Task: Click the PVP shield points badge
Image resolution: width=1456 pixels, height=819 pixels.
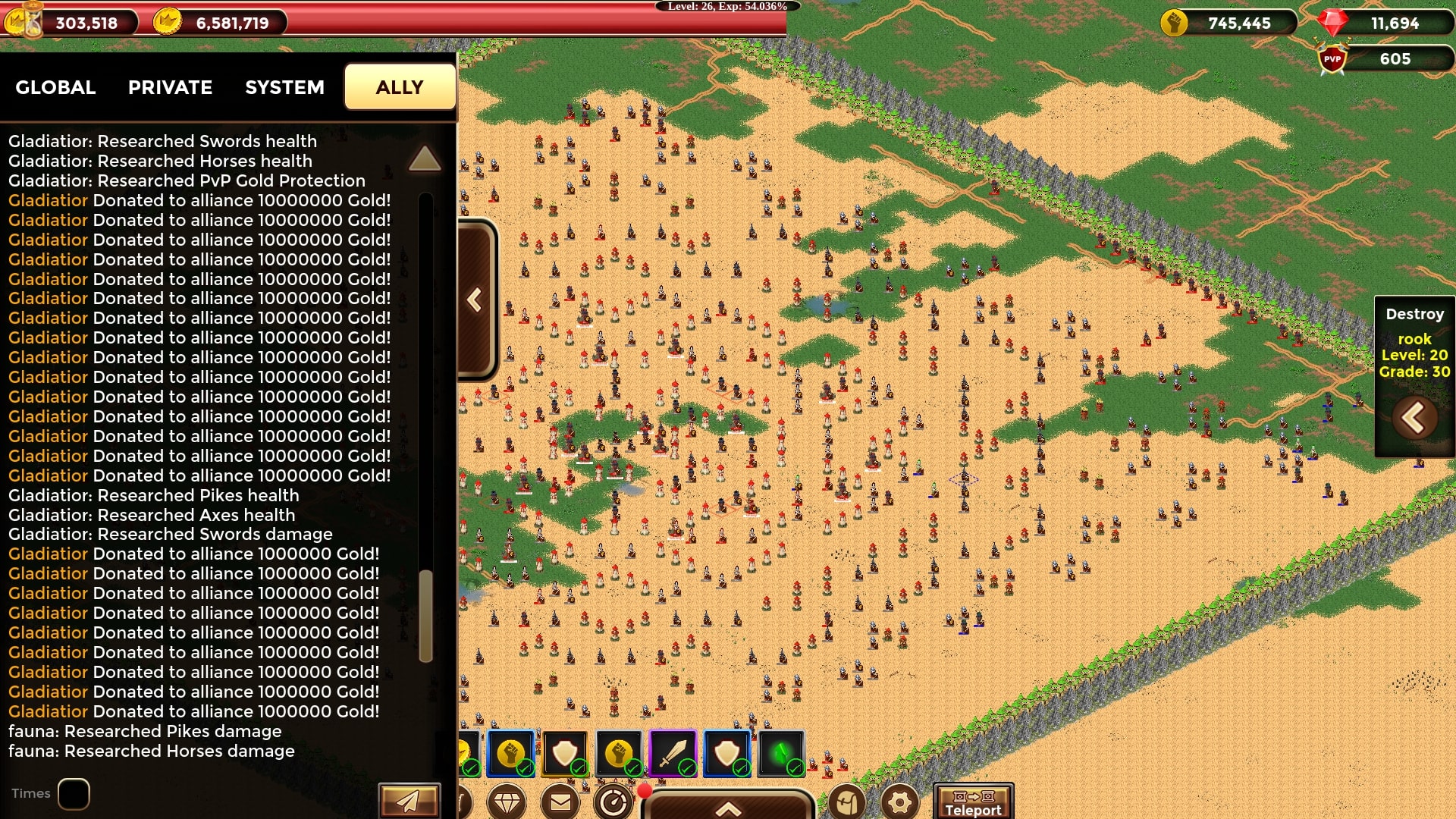Action: click(x=1332, y=59)
